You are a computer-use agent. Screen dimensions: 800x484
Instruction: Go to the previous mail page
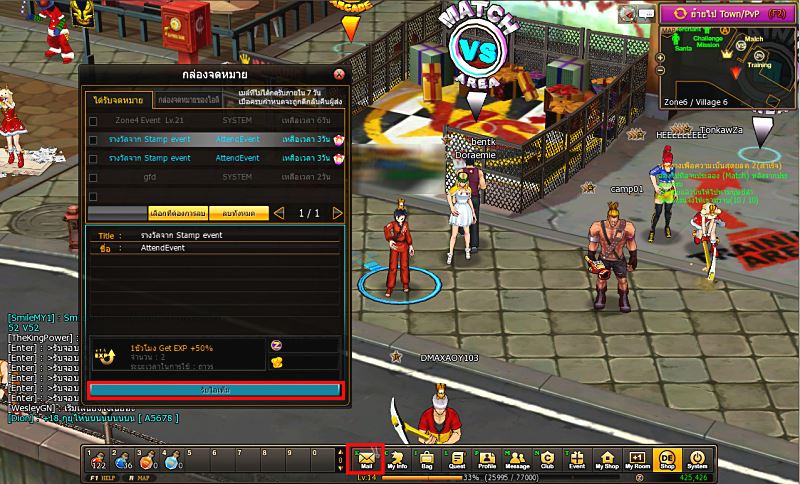(x=279, y=213)
